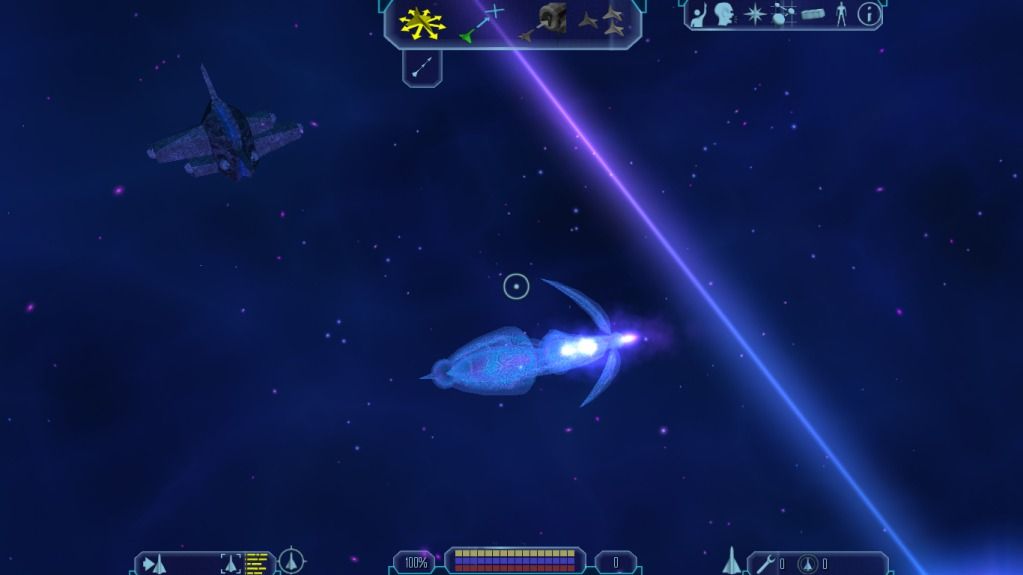Click the small arrow tab below command bar

click(x=422, y=67)
